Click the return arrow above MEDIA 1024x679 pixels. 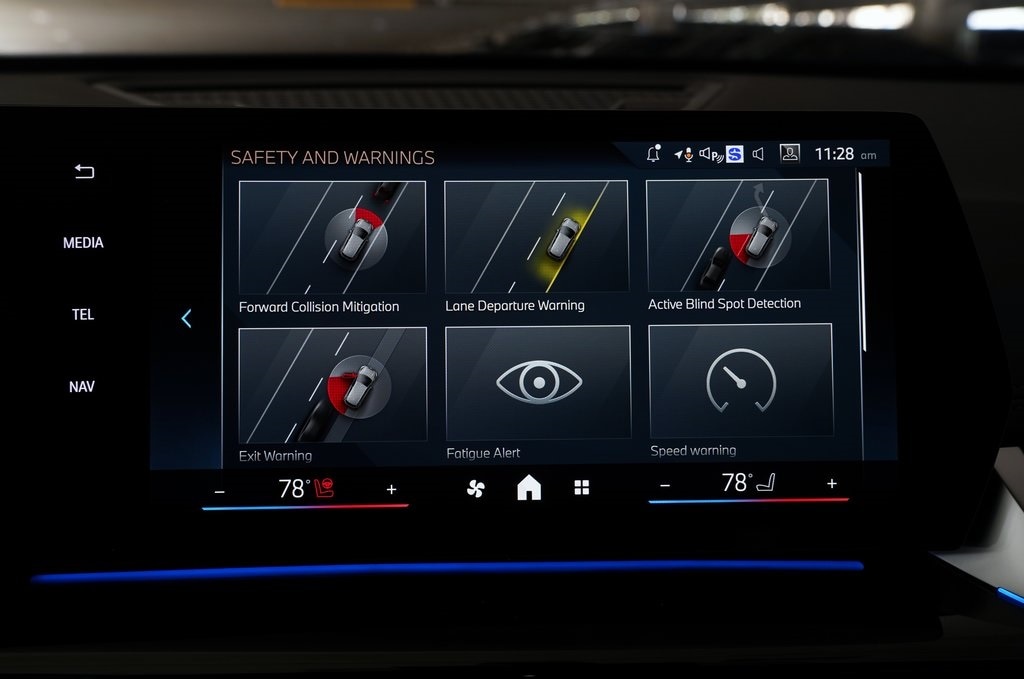tap(84, 172)
